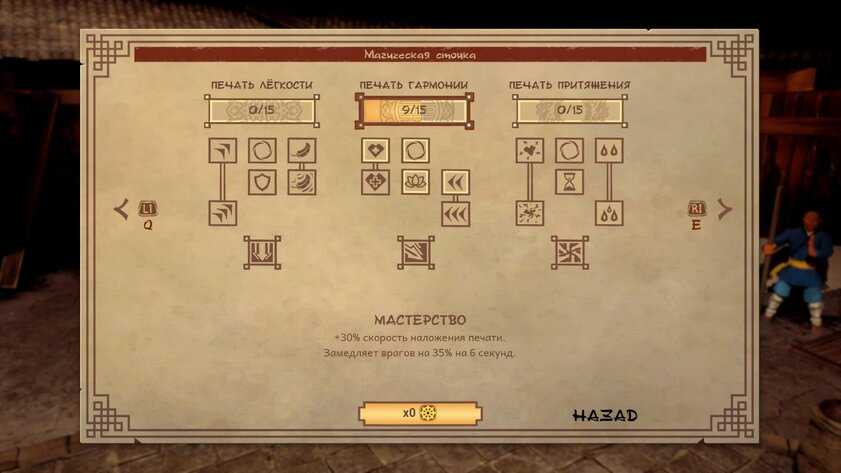This screenshot has width=841, height=473.
Task: Pick the swirling wind skill icon
Action: 302,182
